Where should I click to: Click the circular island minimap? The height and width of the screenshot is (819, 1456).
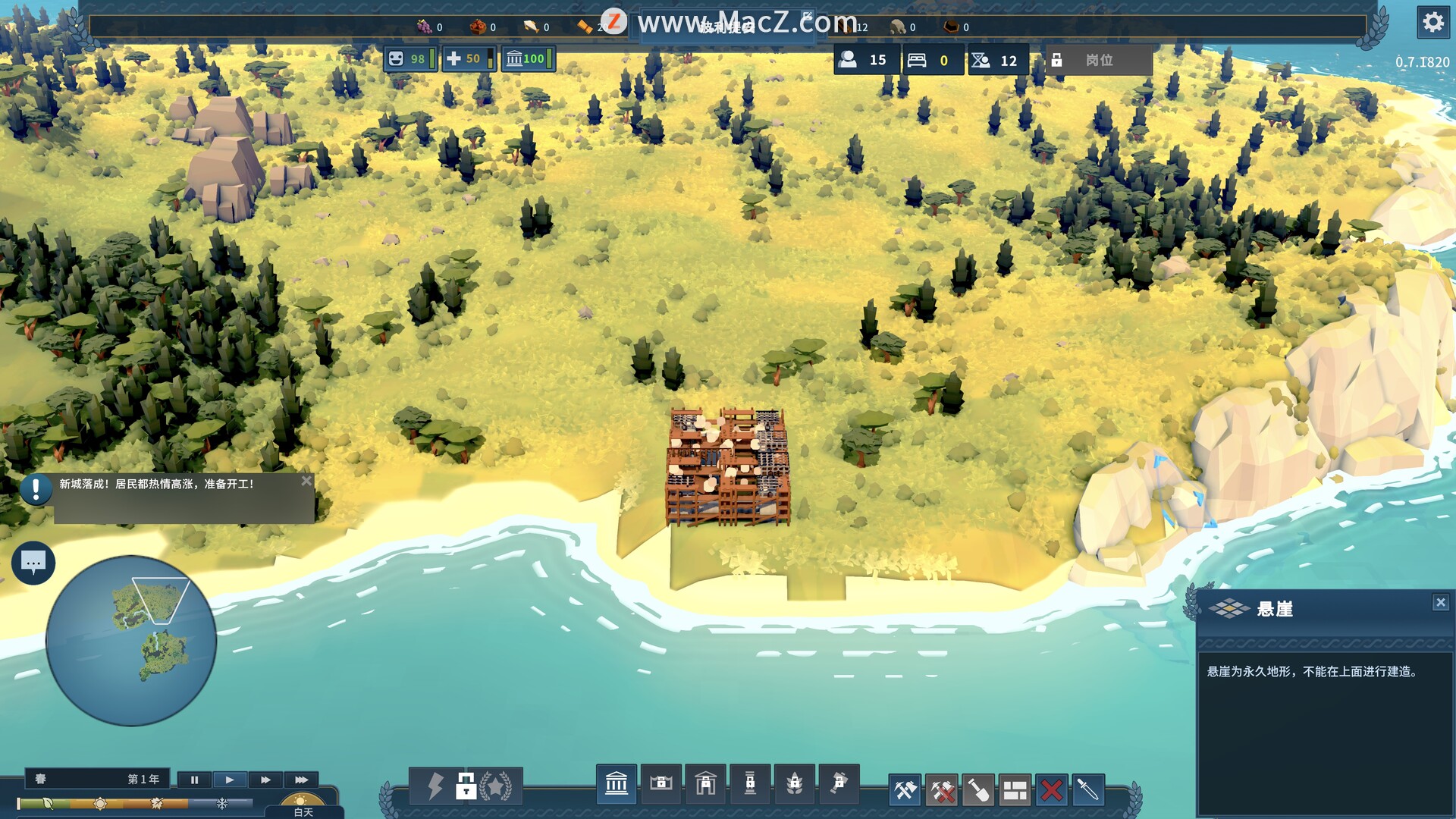click(x=131, y=641)
